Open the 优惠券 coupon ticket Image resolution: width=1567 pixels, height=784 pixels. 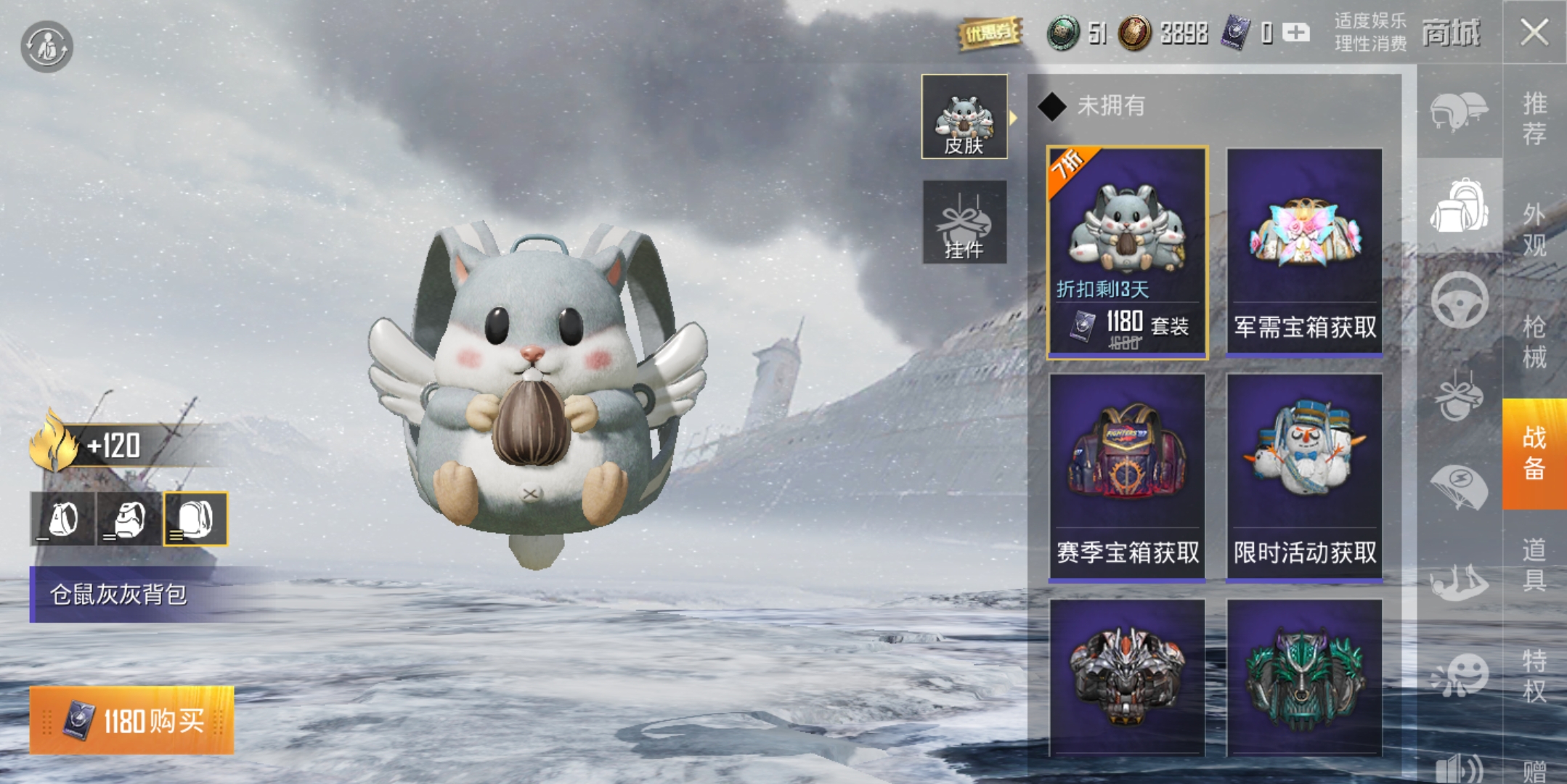(x=990, y=33)
